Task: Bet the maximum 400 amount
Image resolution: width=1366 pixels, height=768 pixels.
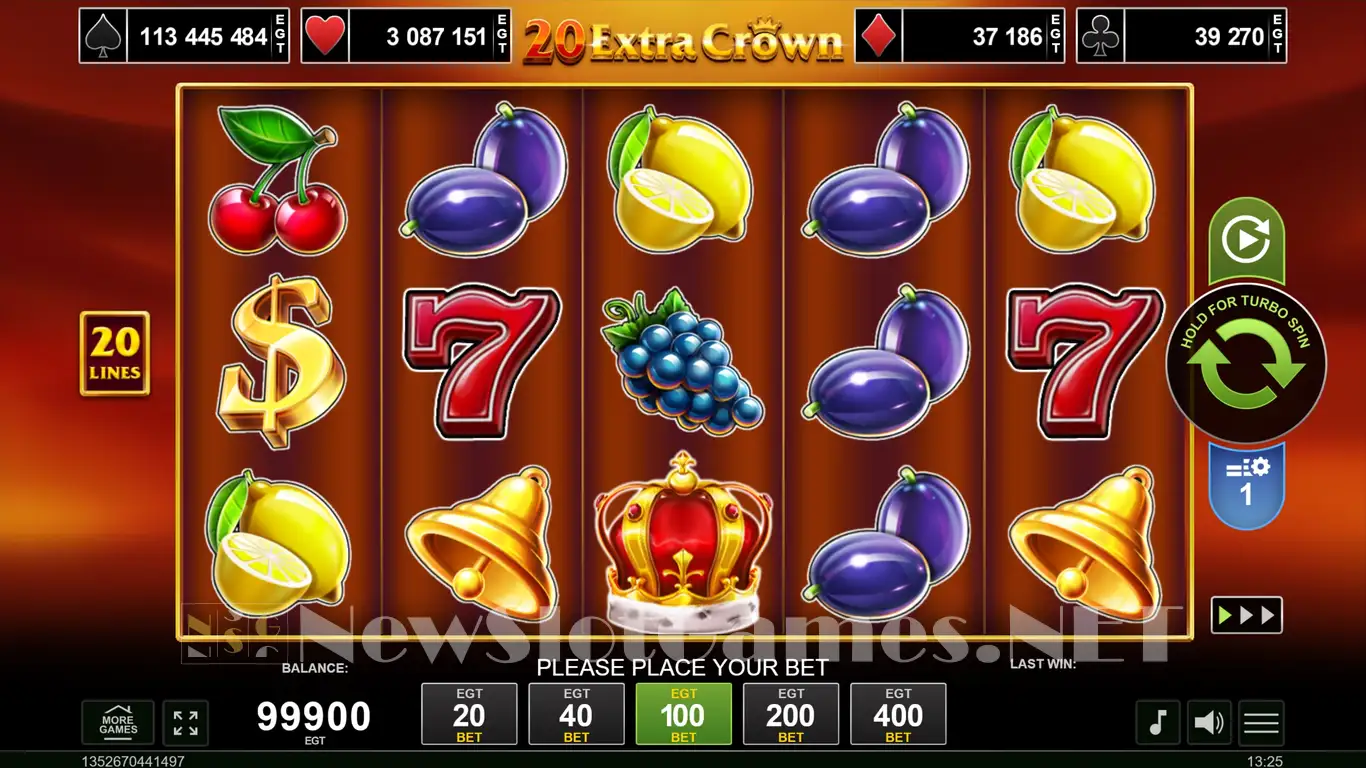Action: [898, 714]
